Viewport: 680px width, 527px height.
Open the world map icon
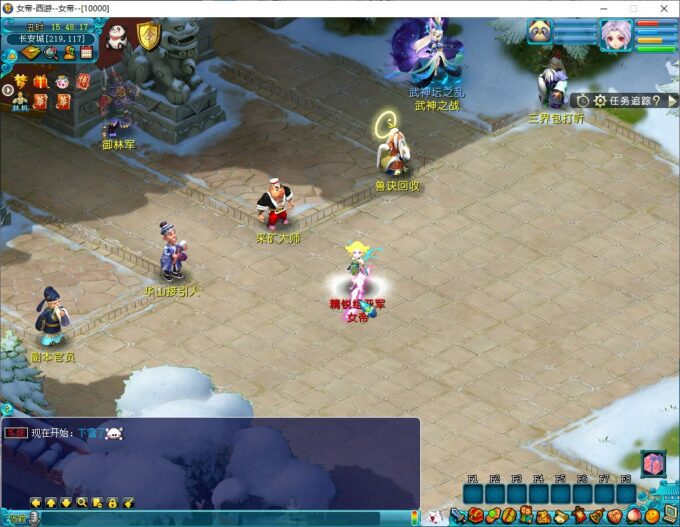32,53
